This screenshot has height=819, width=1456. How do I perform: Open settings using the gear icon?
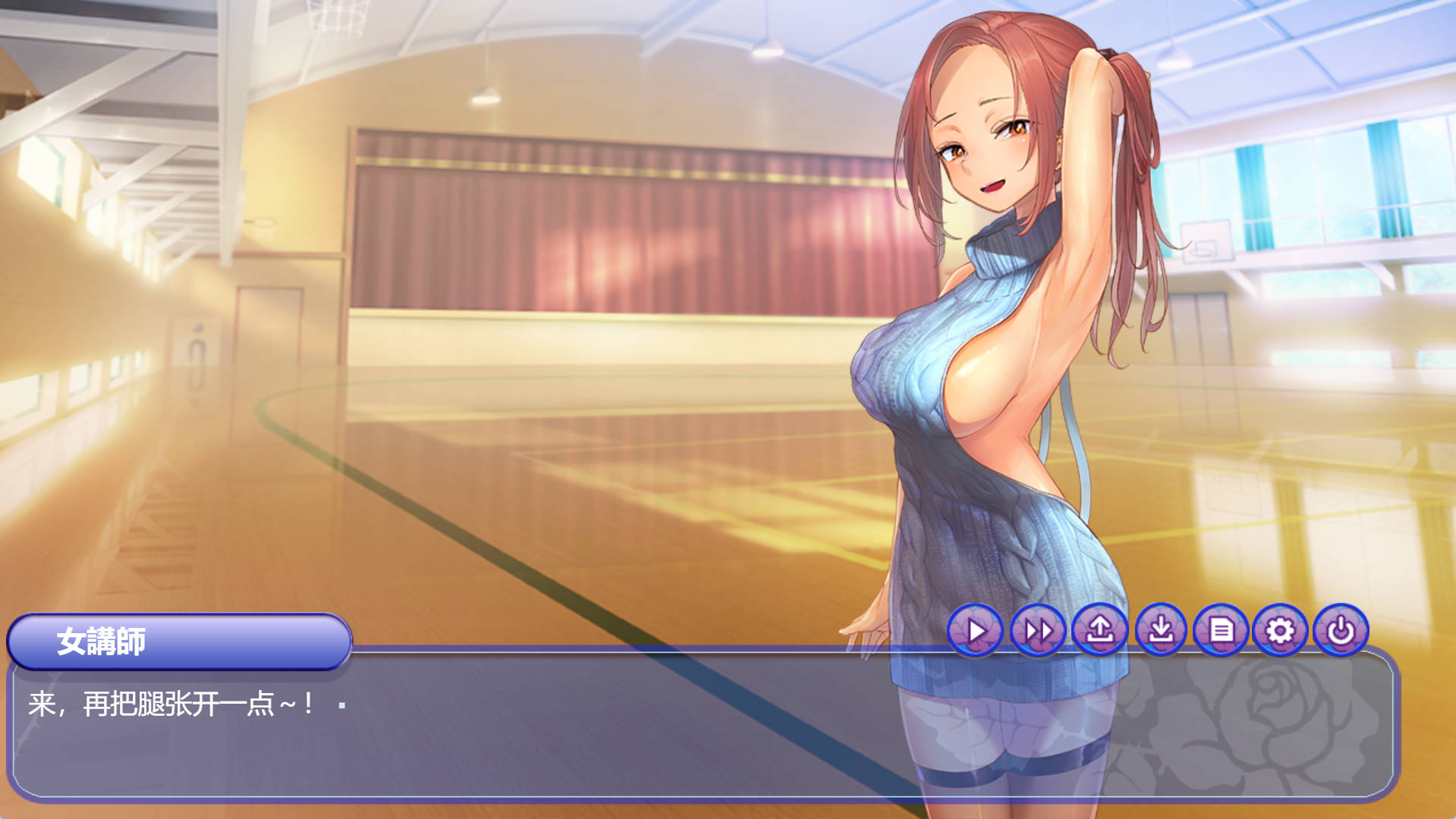(1281, 630)
